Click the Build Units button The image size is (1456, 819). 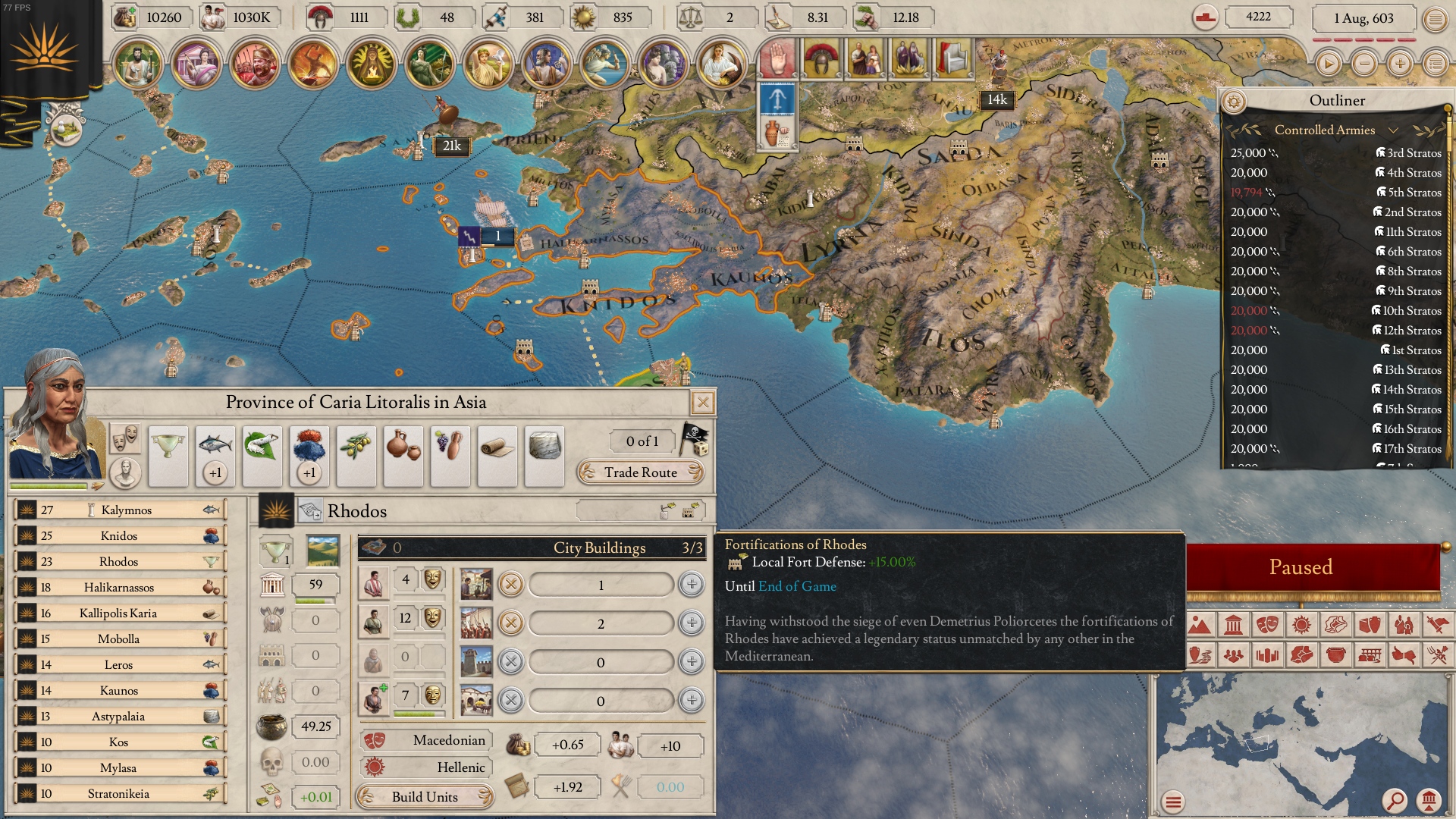(425, 797)
